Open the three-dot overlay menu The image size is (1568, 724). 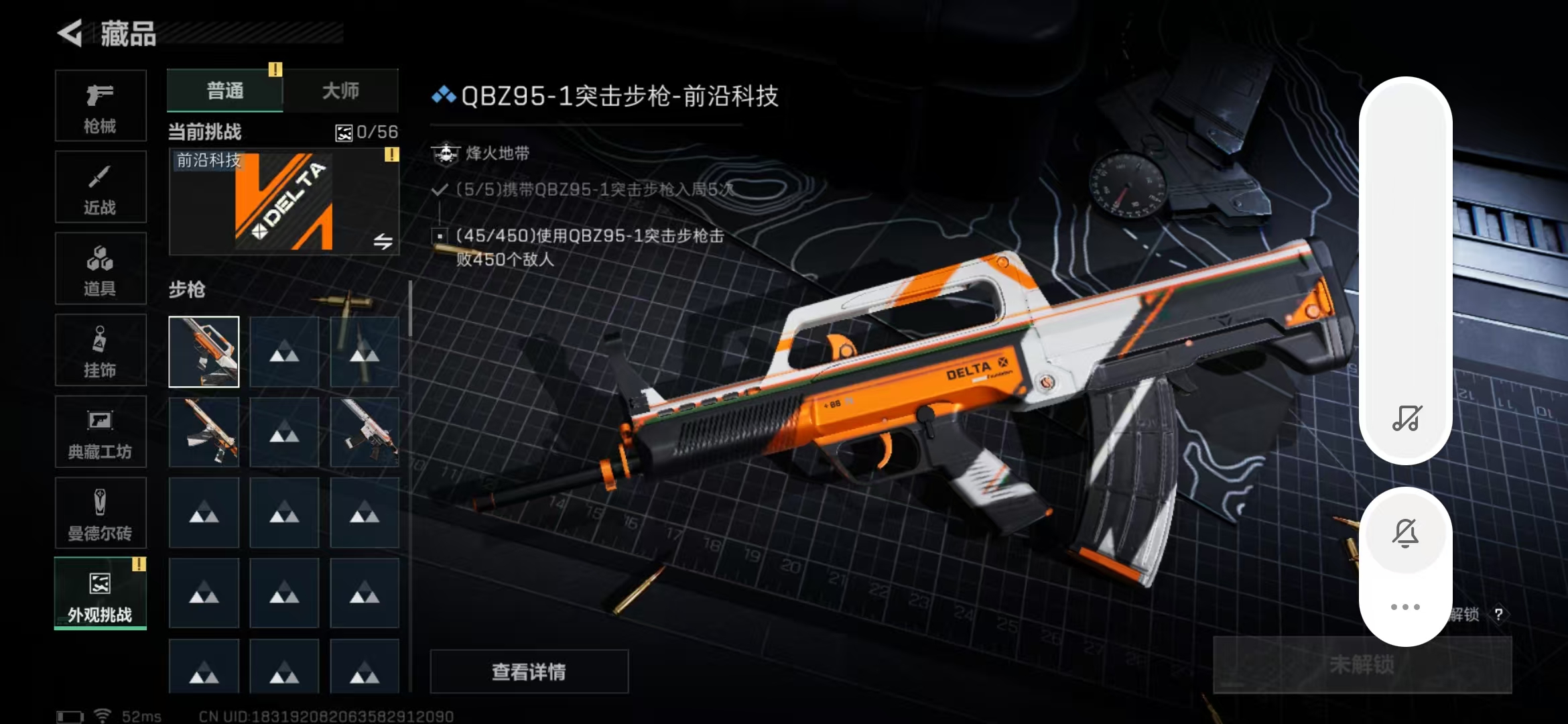click(1405, 607)
